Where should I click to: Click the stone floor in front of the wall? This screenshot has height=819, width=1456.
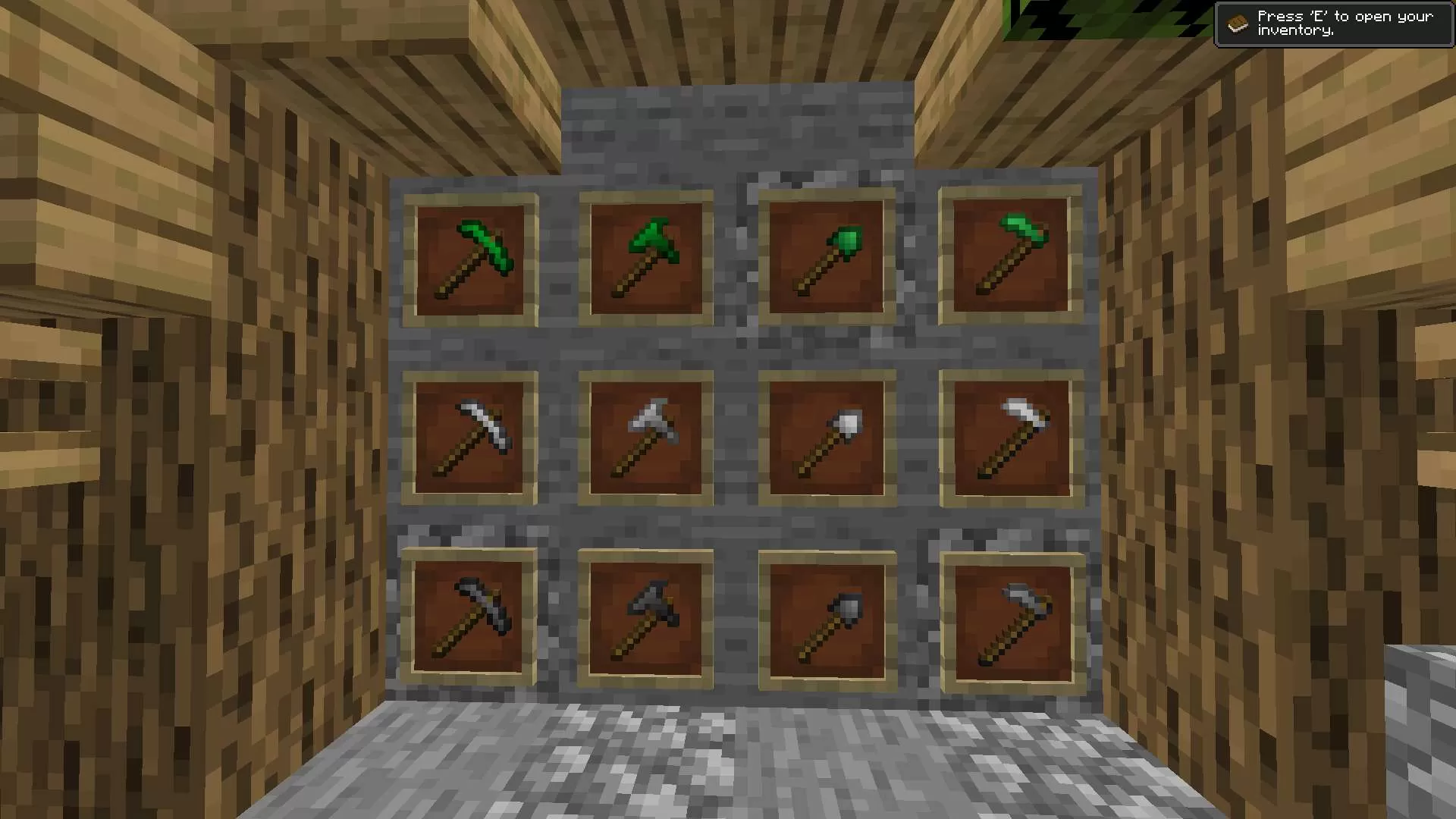click(x=728, y=758)
